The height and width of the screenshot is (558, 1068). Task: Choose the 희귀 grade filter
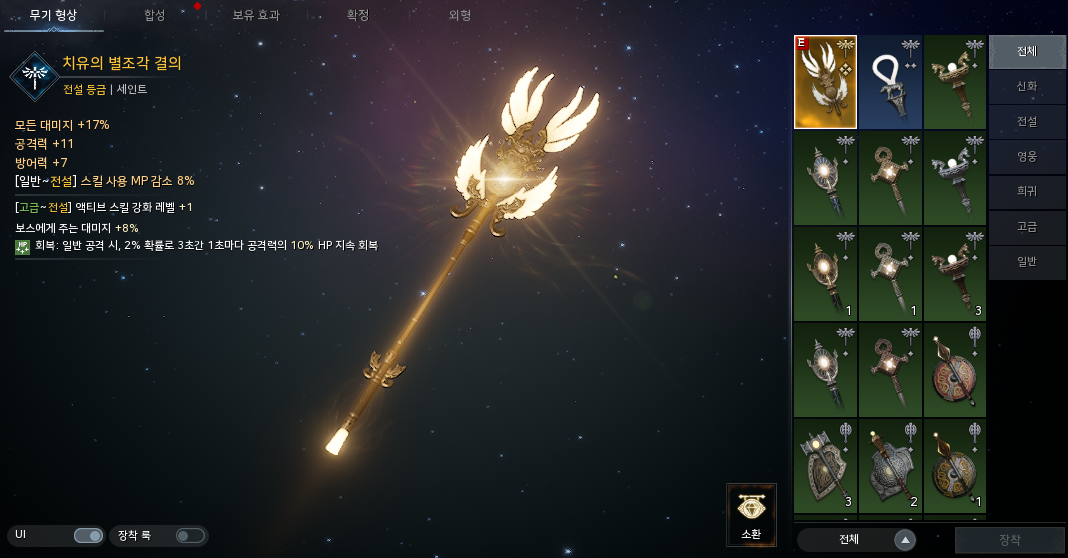tap(1027, 192)
